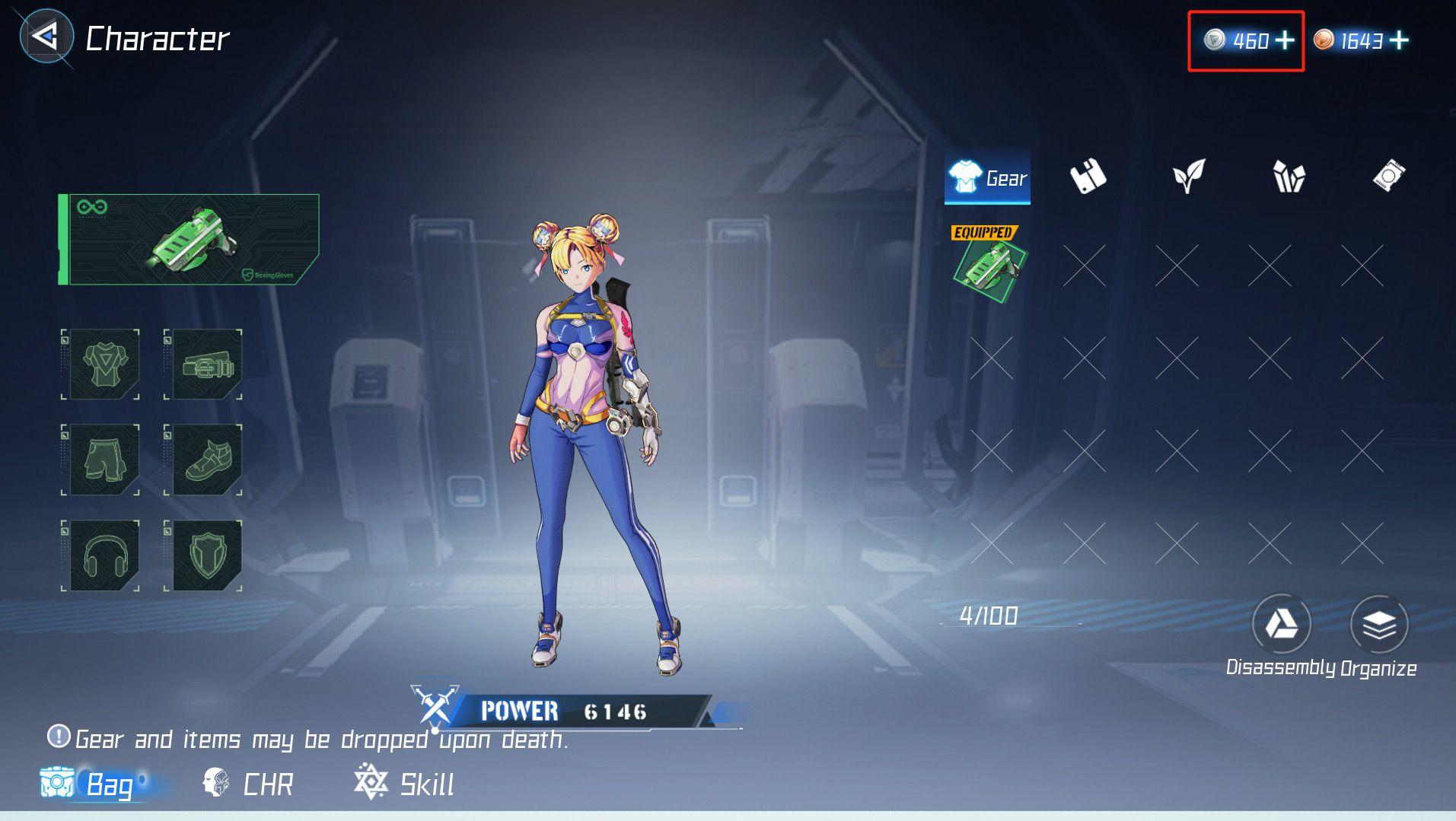Viewport: 1456px width, 821px height.
Task: Switch to the floppy disk inventory tab
Action: [1088, 177]
